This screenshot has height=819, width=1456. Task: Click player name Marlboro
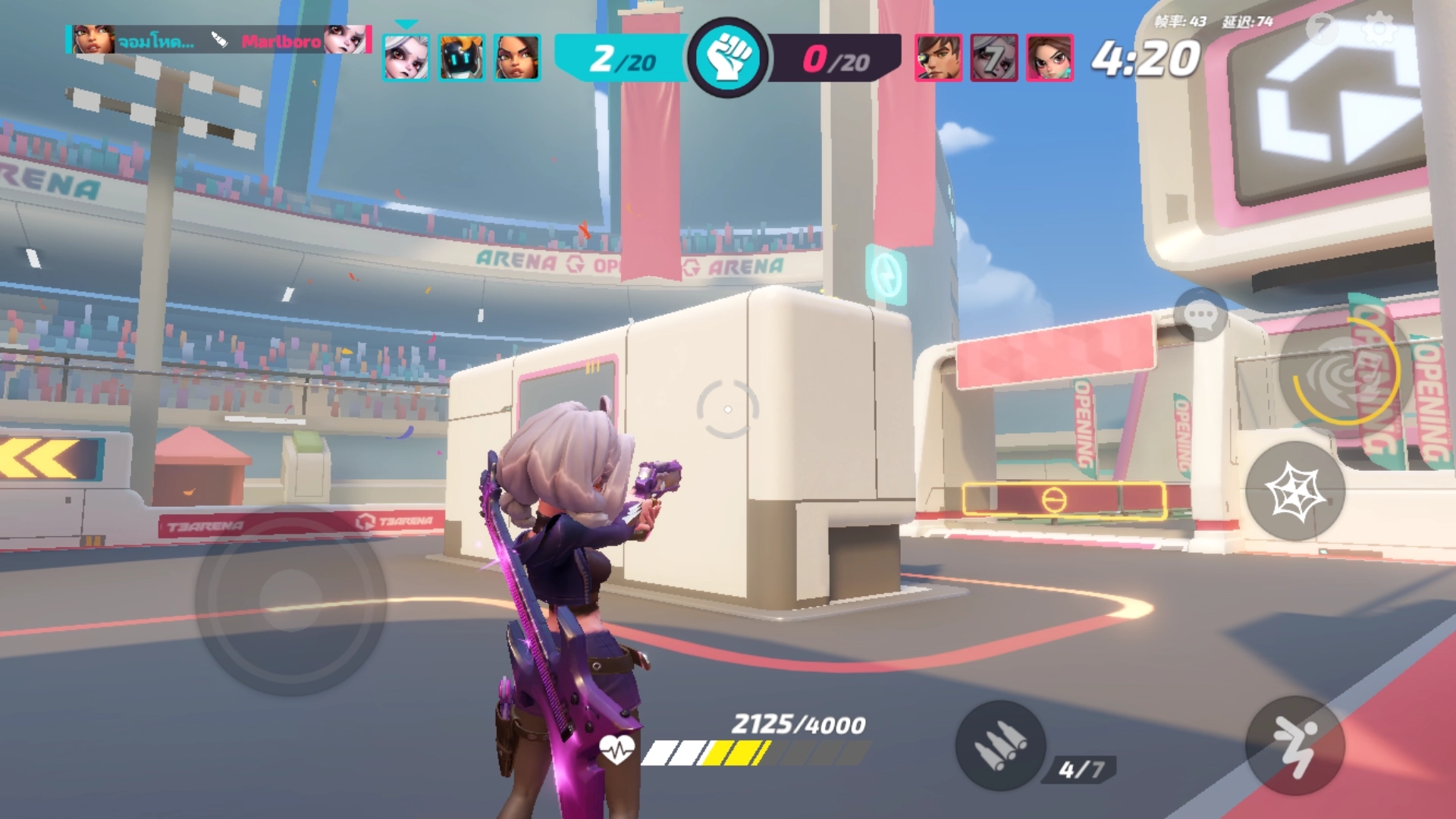(x=281, y=42)
